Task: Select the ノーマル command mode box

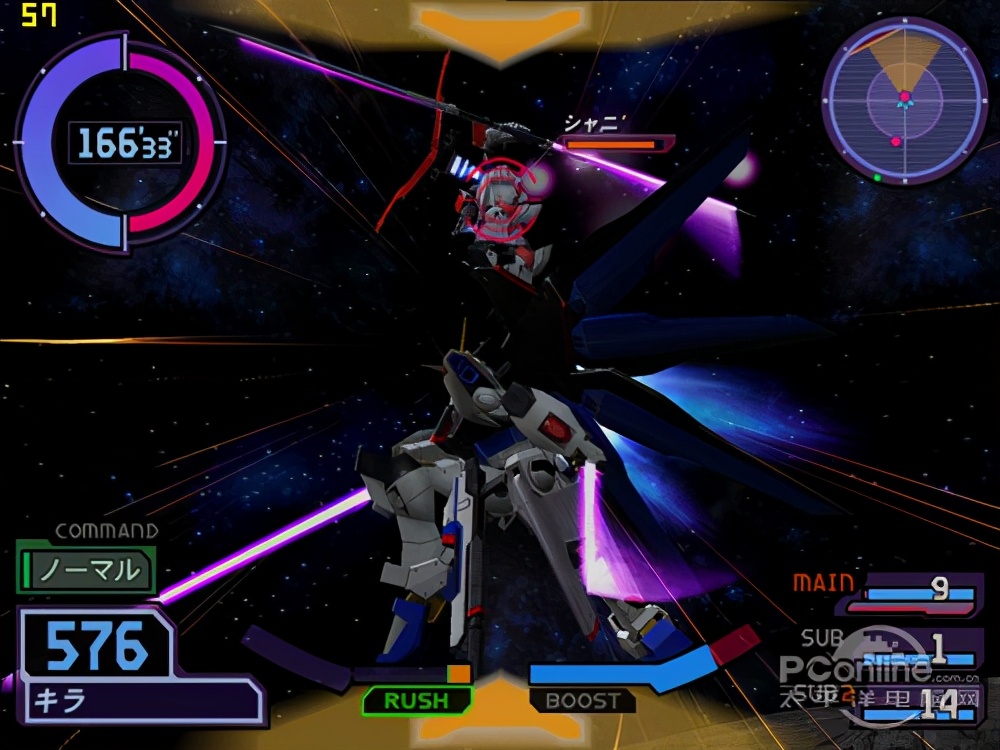Action: [87, 570]
